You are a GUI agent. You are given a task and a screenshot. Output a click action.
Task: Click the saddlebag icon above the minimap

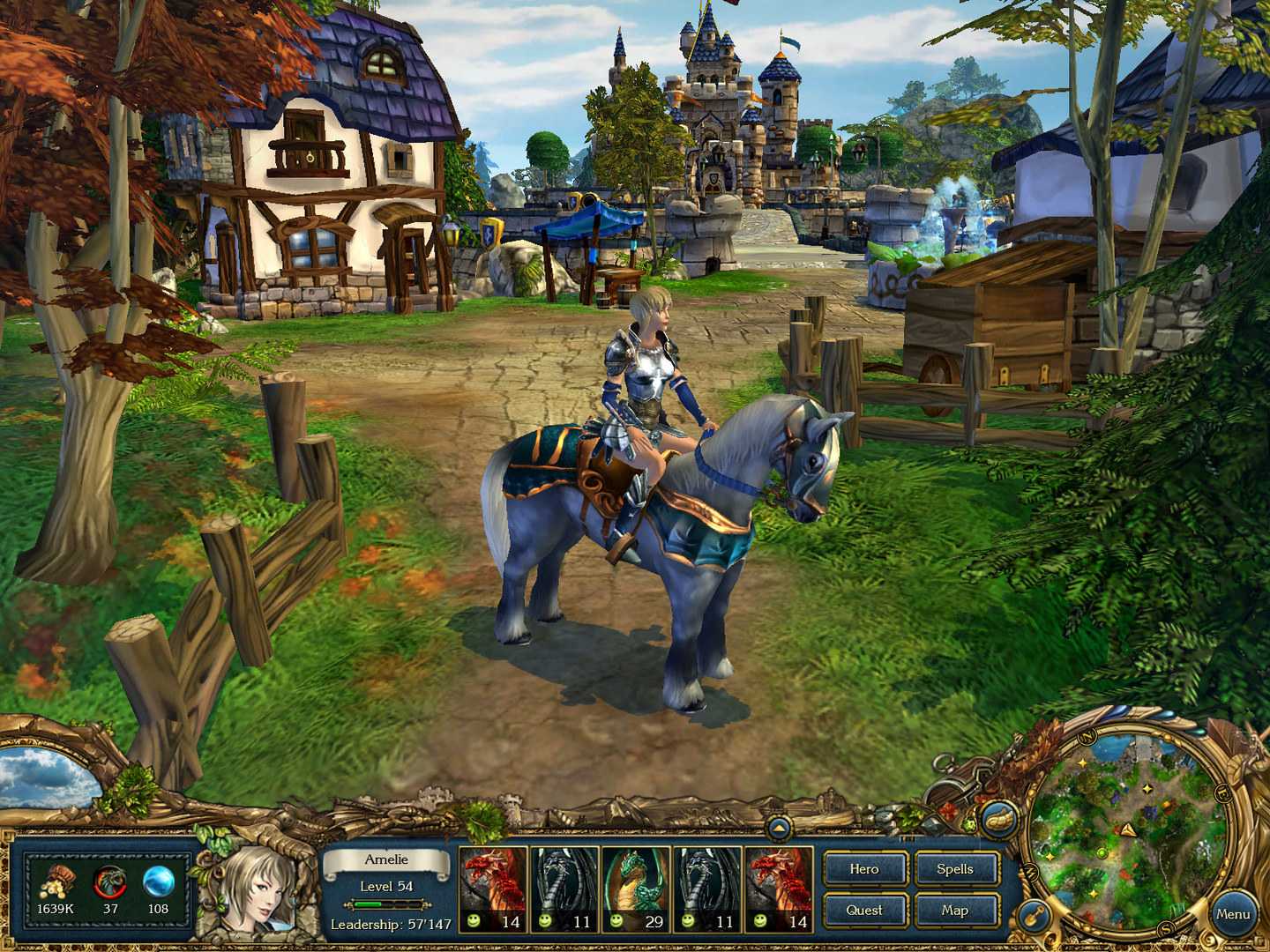coord(999,818)
